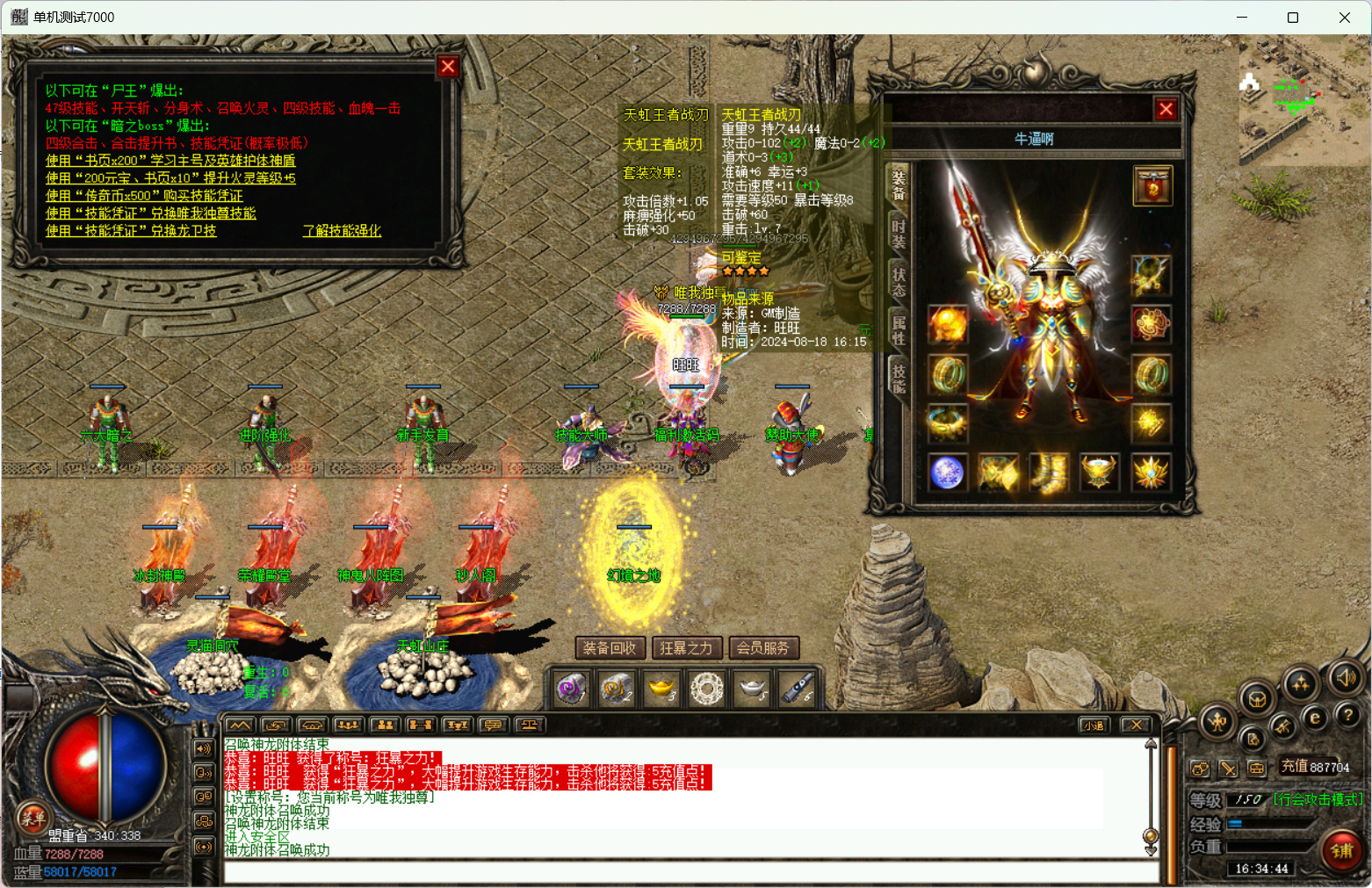Open the red 铺 shop button
This screenshot has width=1372, height=888.
(1342, 850)
